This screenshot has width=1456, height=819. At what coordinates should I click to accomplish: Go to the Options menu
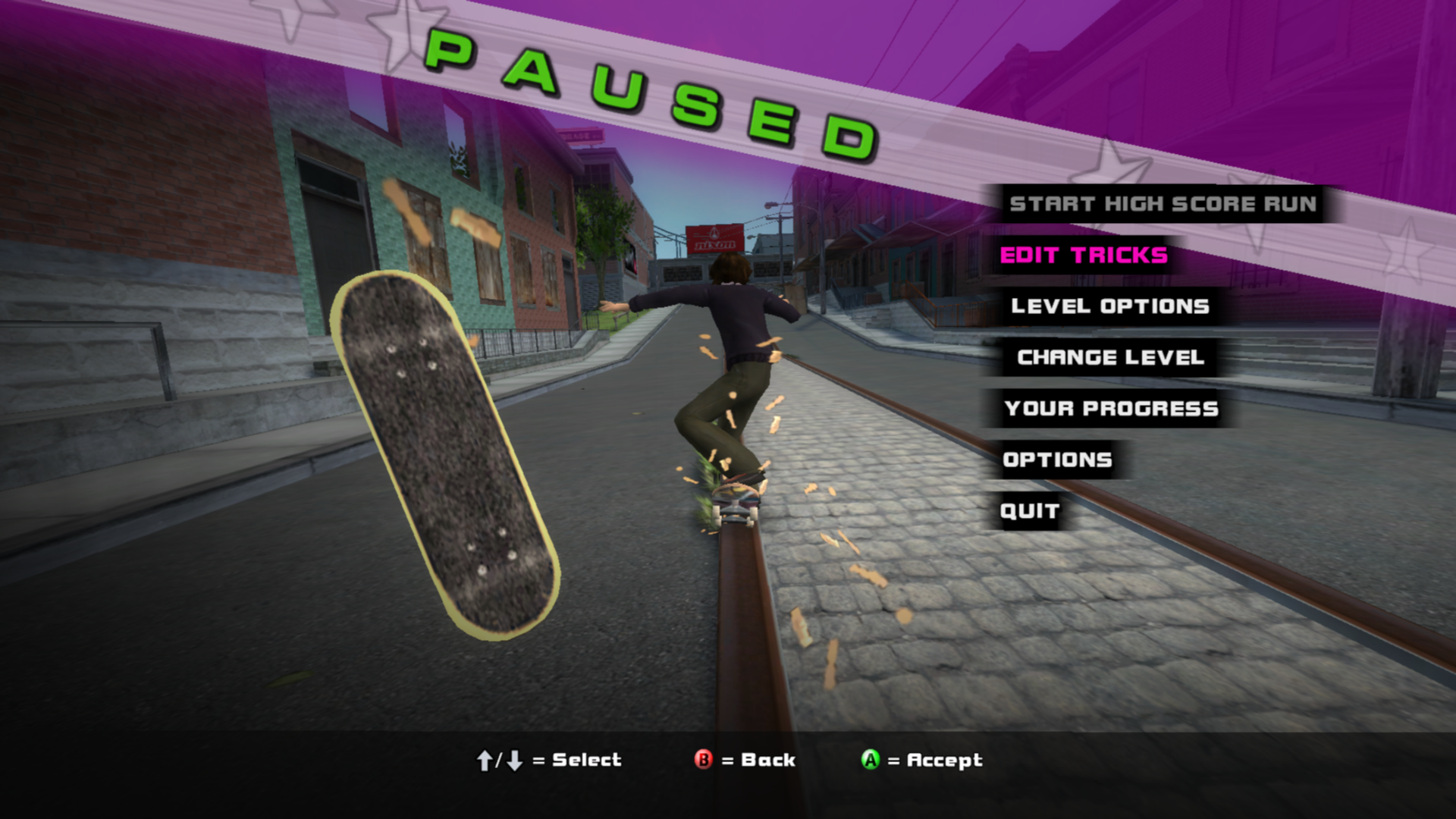coord(1057,460)
